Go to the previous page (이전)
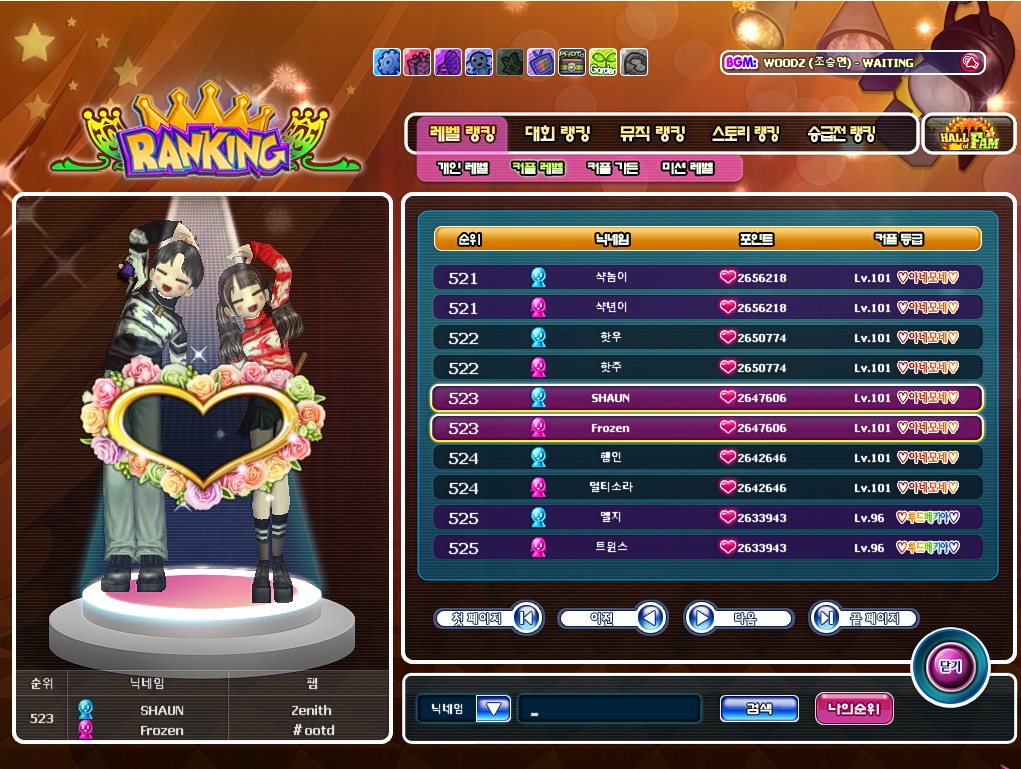This screenshot has width=1021, height=769. click(x=612, y=619)
